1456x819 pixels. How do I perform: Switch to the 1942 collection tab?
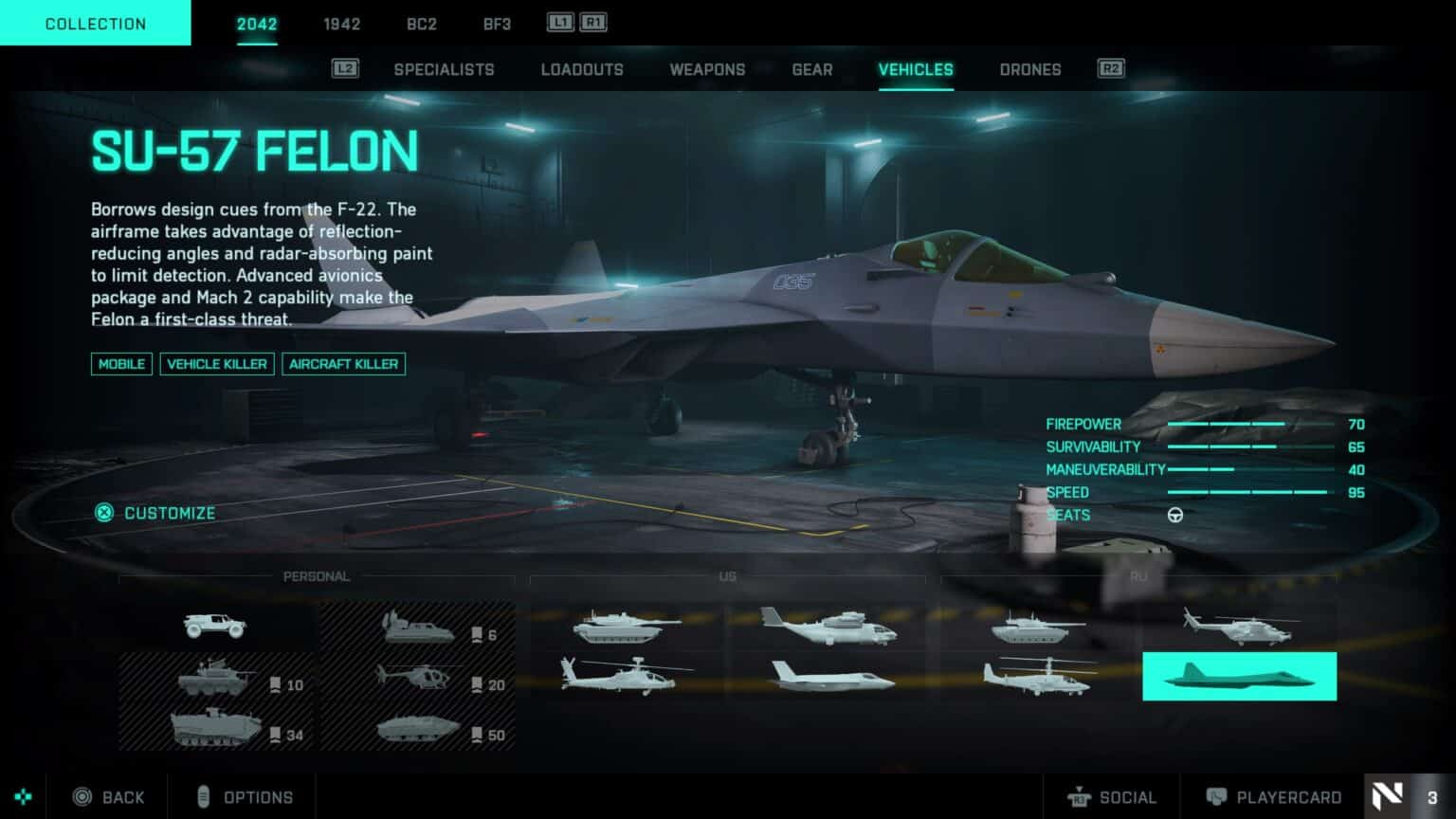coord(341,24)
